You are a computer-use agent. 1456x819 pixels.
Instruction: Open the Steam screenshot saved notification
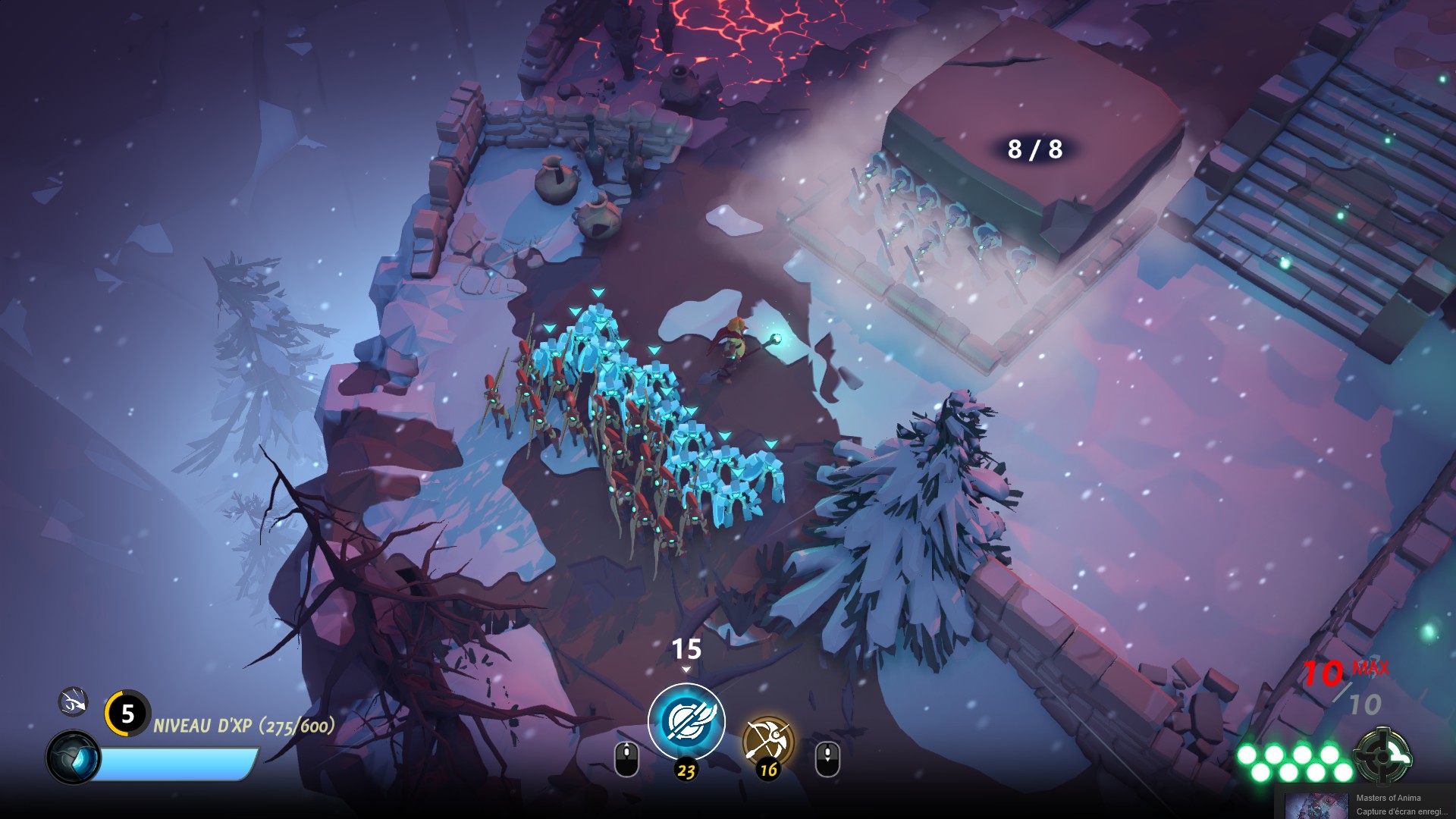click(1365, 804)
